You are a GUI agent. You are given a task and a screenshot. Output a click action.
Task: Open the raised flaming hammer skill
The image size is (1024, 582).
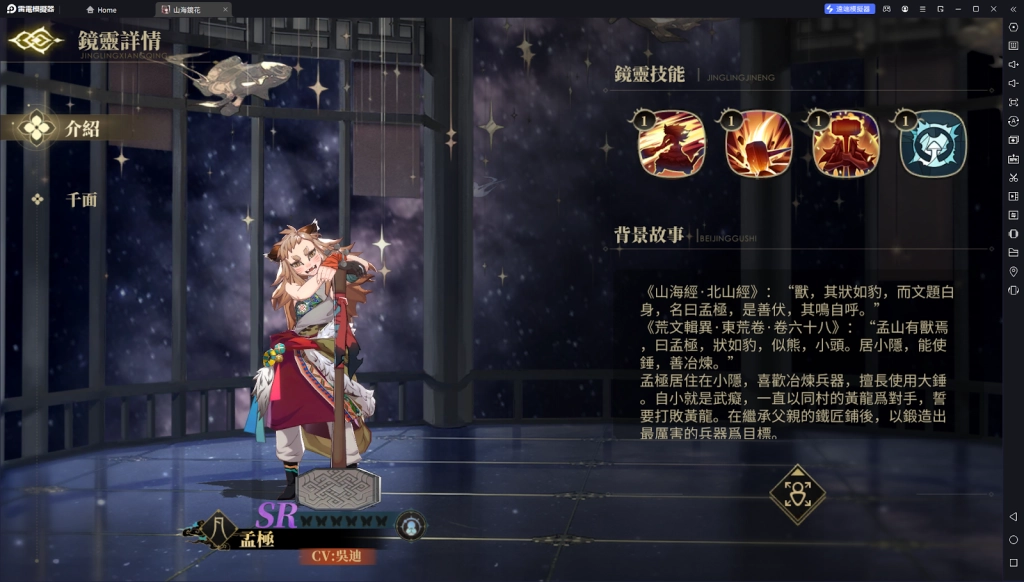[x=845, y=145]
